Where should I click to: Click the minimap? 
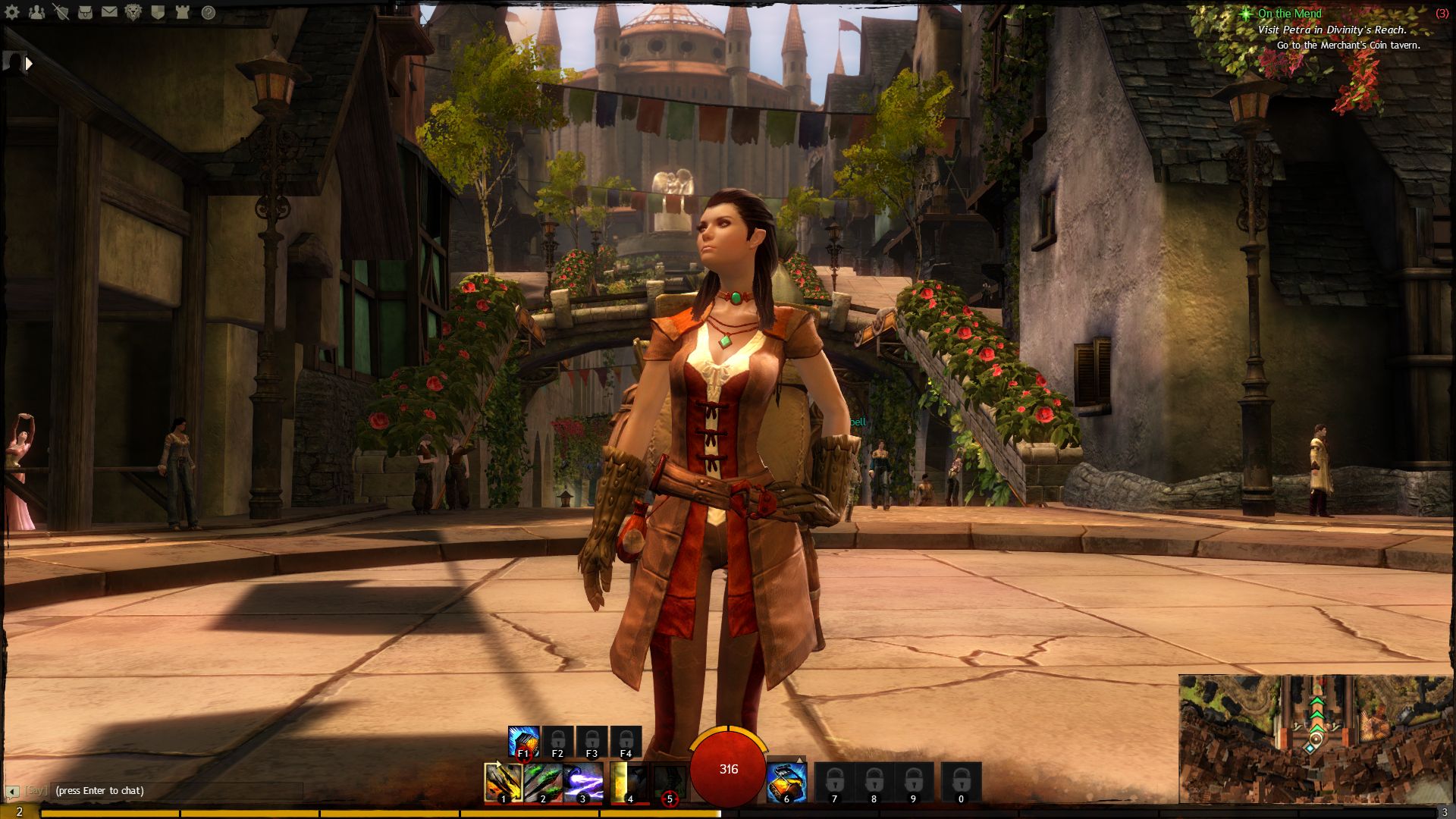click(1314, 738)
